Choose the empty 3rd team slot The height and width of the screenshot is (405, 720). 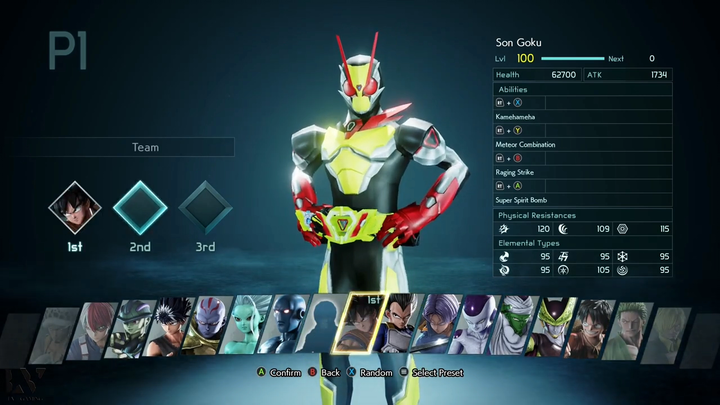tap(205, 207)
